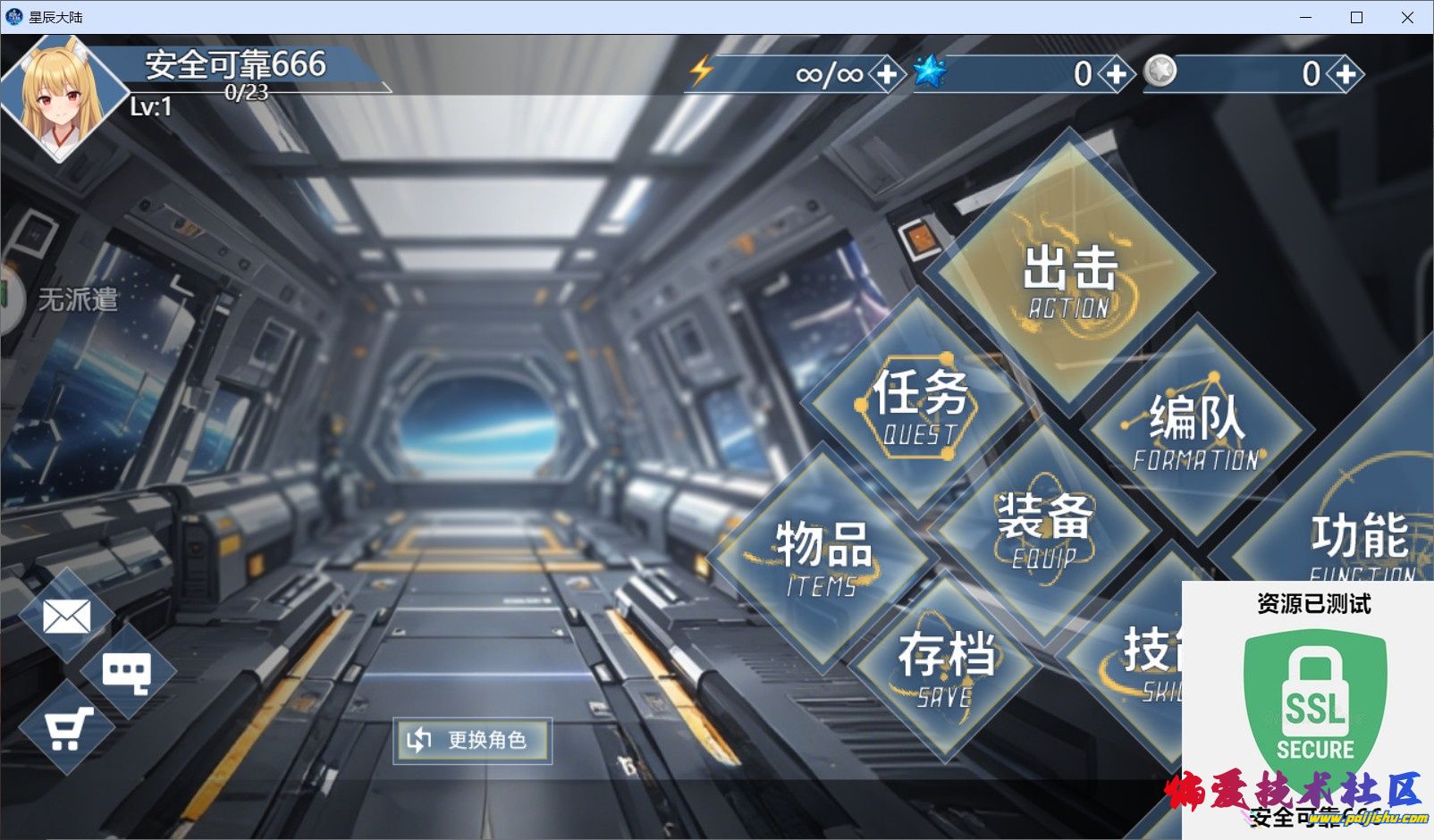Maximize the game window
This screenshot has width=1434, height=840.
tap(1356, 17)
